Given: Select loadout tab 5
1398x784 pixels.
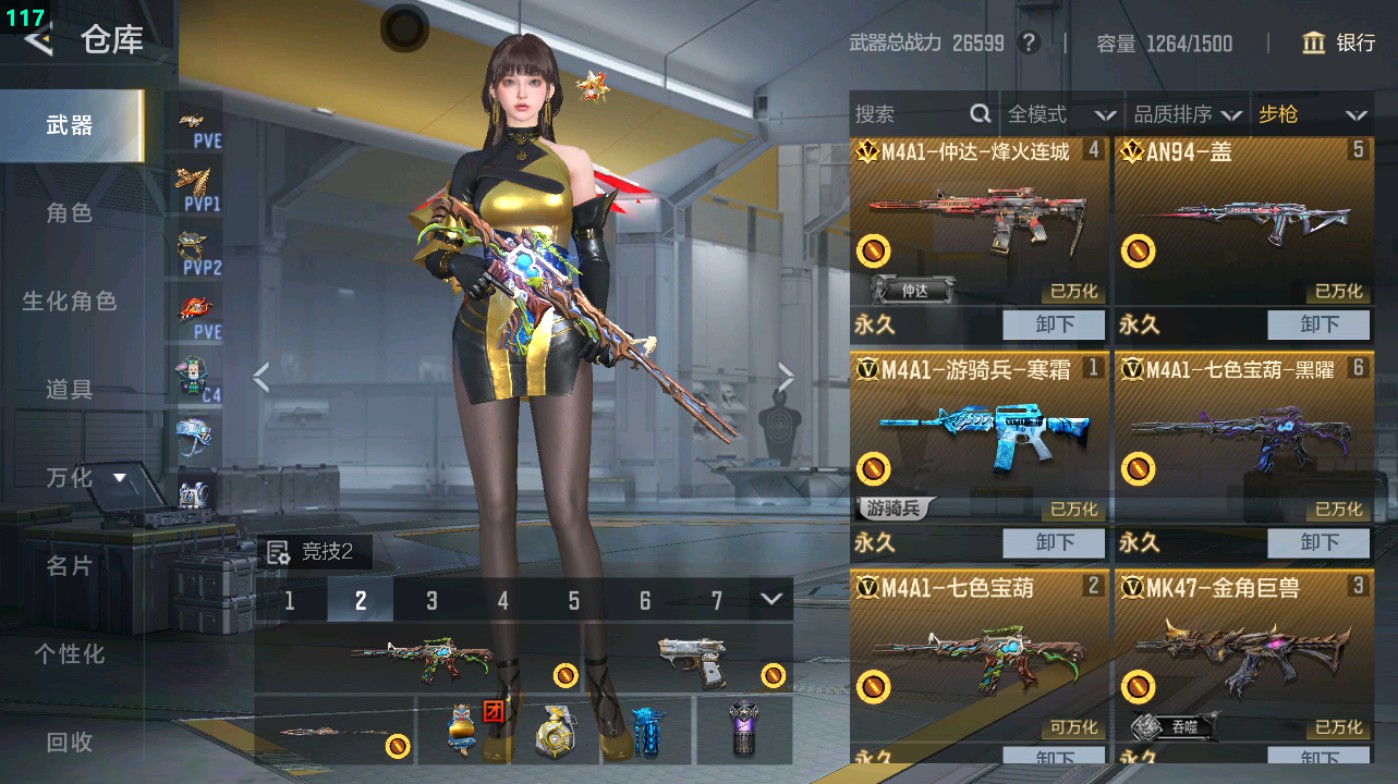Looking at the screenshot, I should click(x=573, y=601).
